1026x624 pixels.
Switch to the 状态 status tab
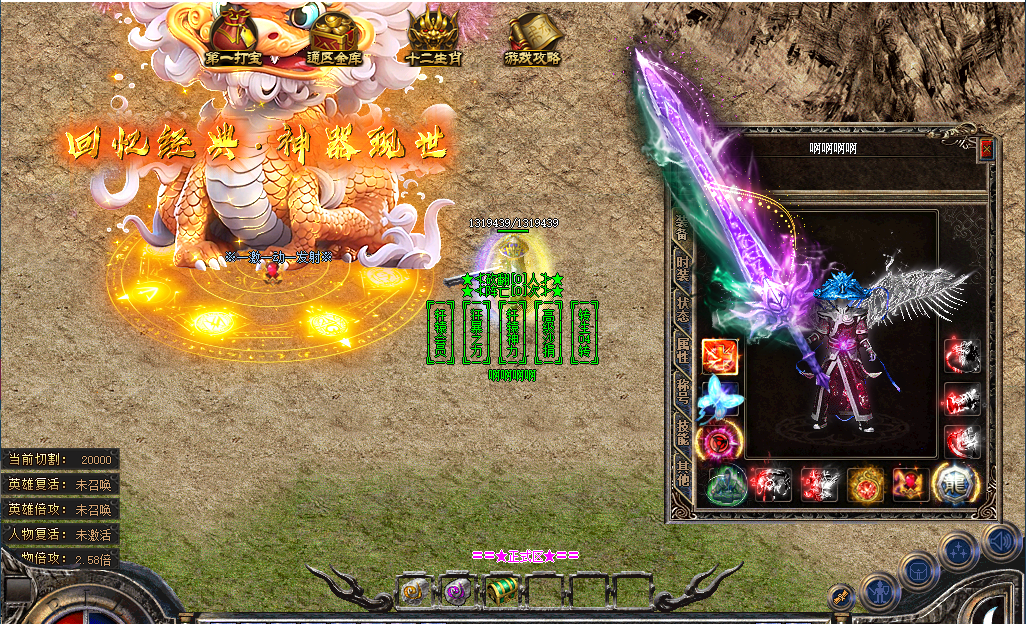point(682,306)
